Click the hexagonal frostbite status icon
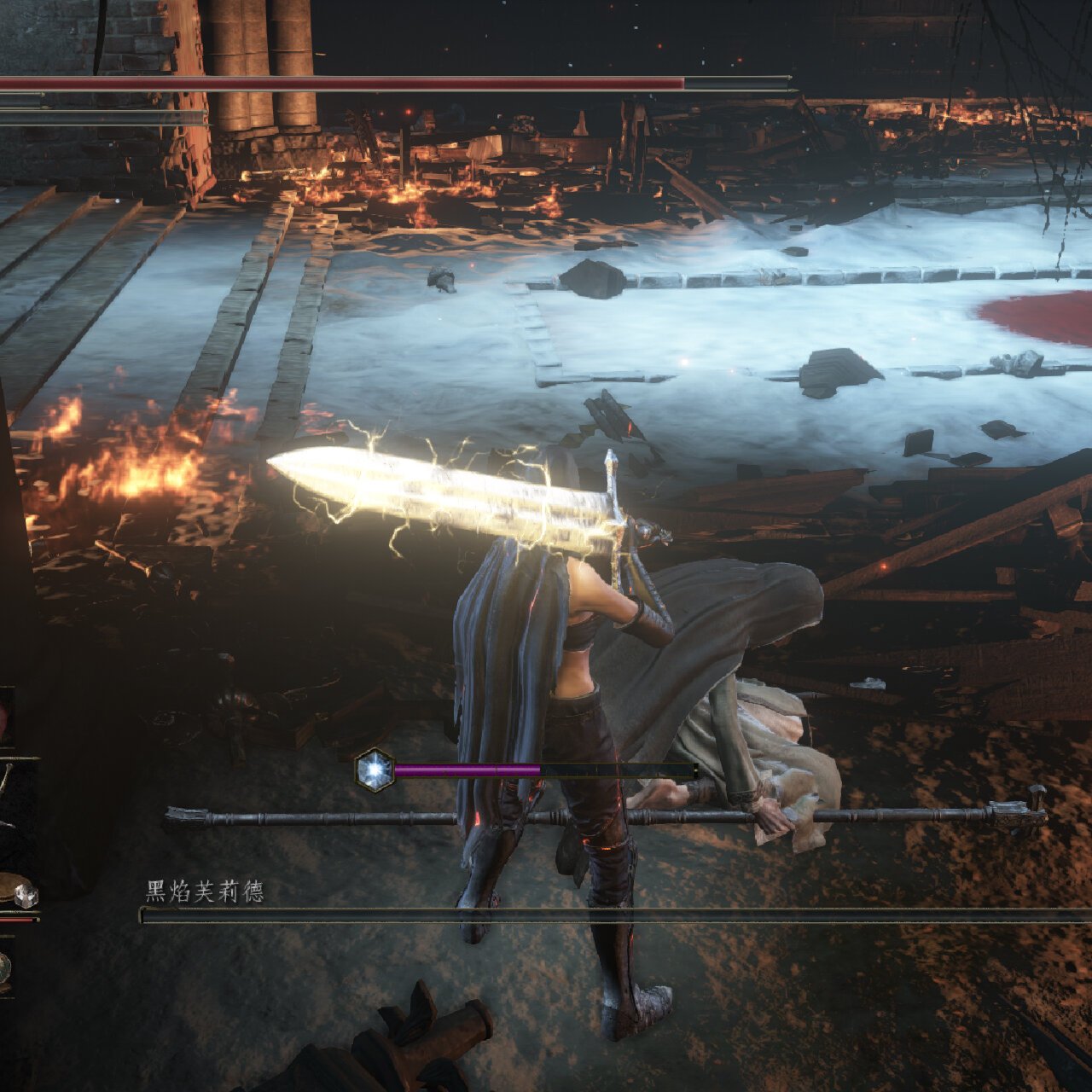 (x=374, y=770)
